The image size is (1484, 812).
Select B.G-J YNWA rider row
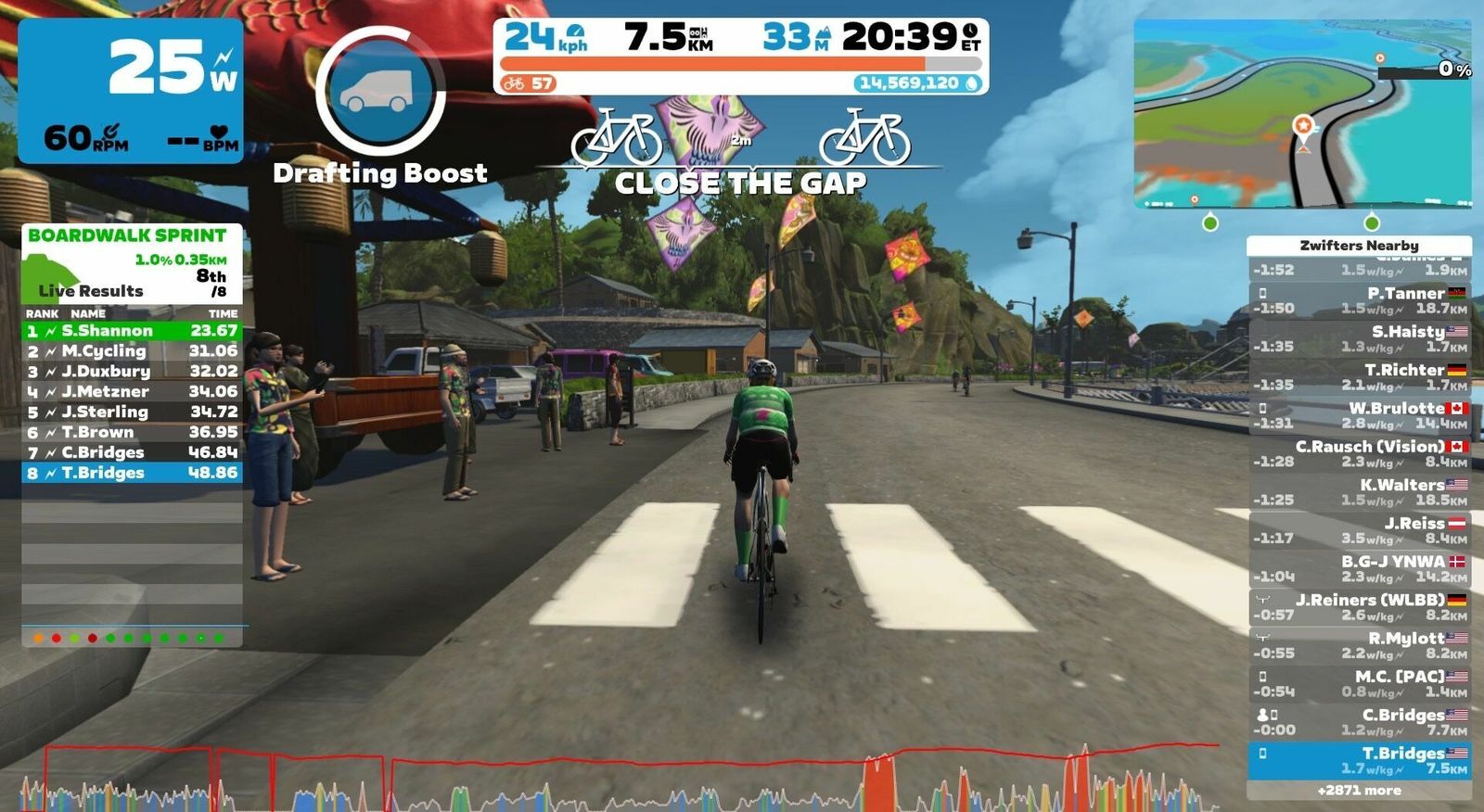click(x=1359, y=568)
